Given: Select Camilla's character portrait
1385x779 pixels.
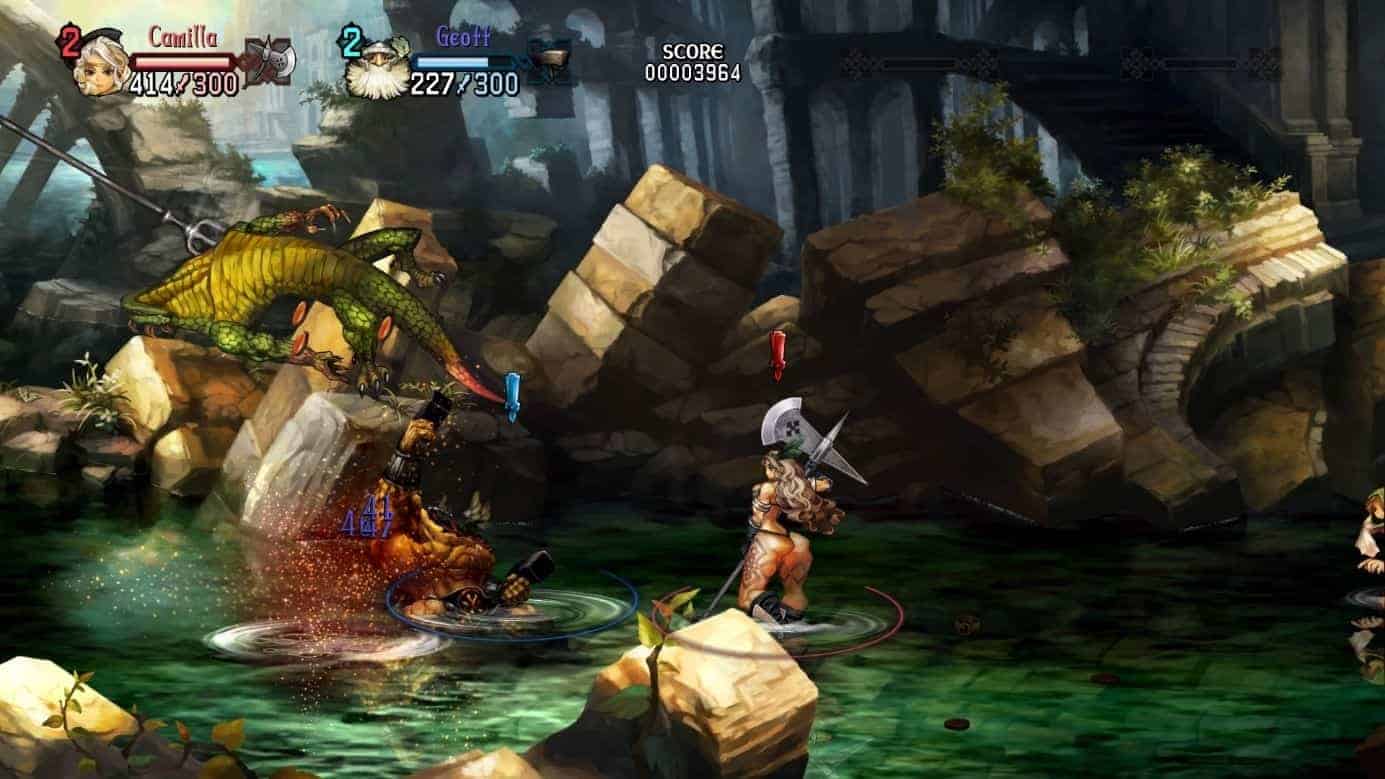Looking at the screenshot, I should click(103, 62).
